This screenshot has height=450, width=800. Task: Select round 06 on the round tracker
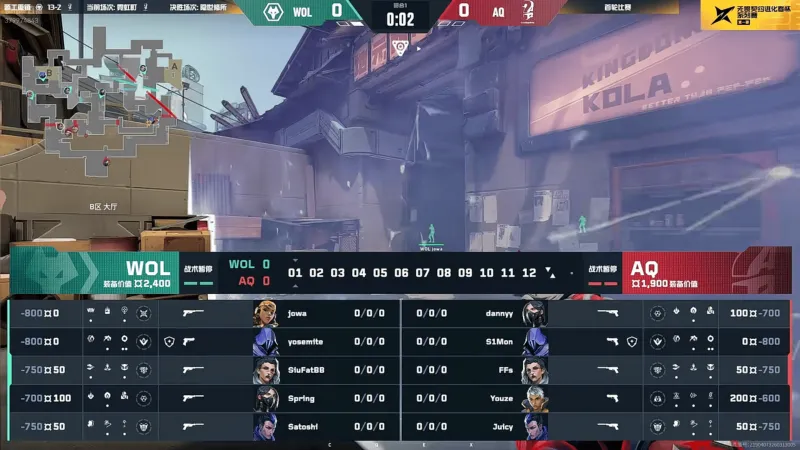pyautogui.click(x=401, y=272)
